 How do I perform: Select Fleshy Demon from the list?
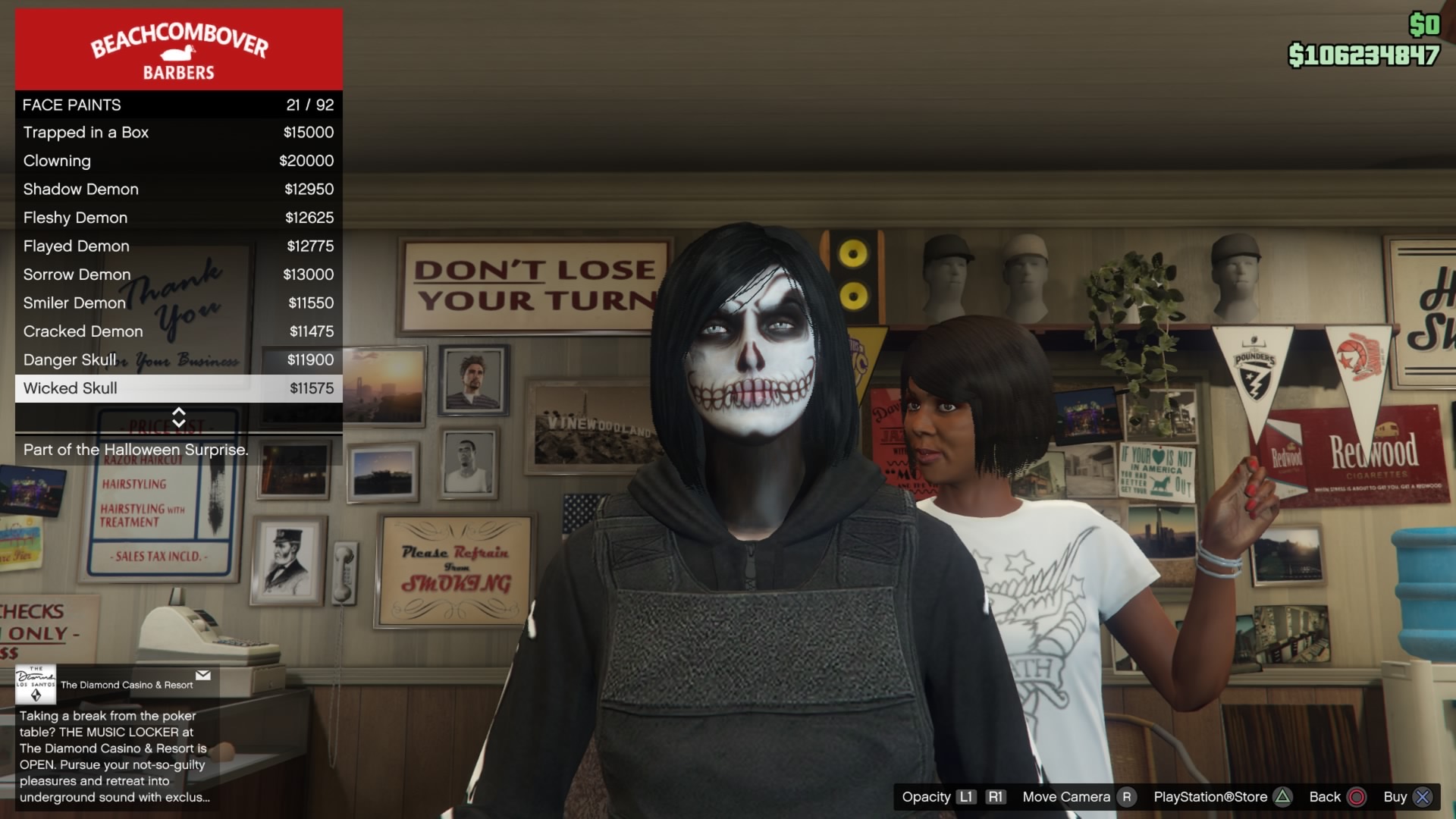tap(178, 218)
